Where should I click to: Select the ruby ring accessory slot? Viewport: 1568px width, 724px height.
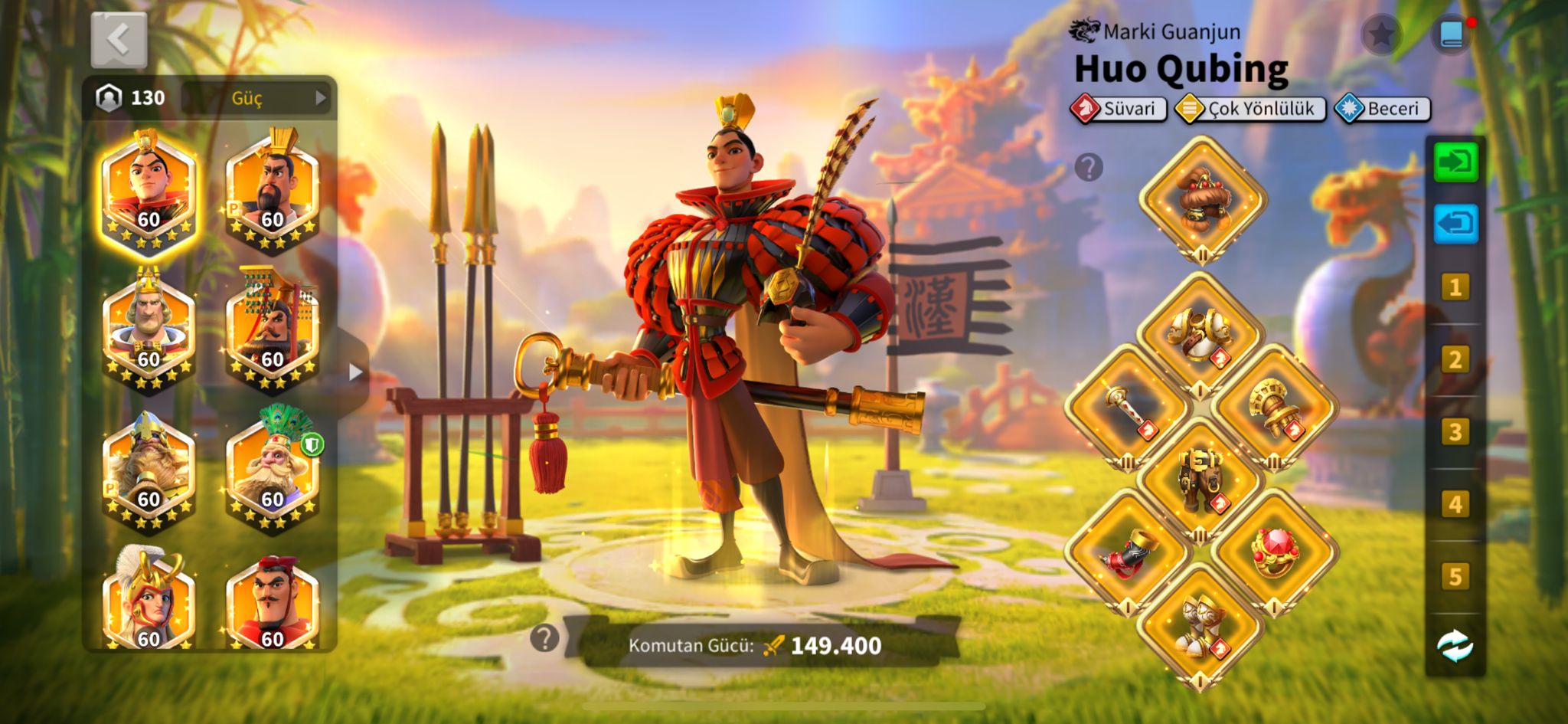coord(1273,553)
